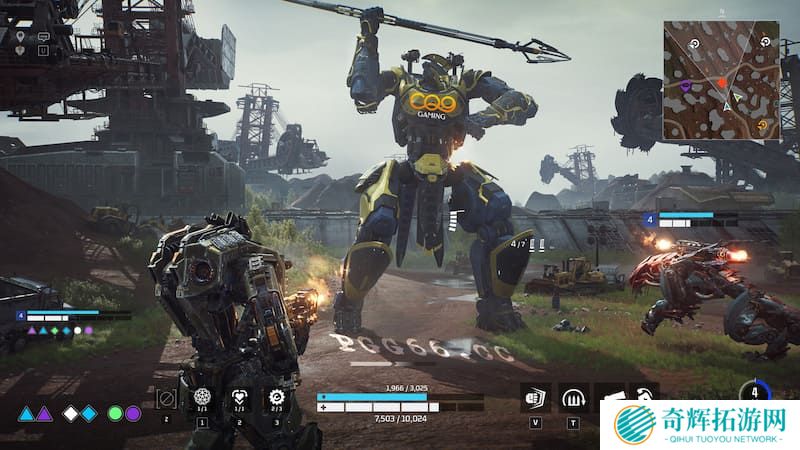Click the orange spiral marker on minimap
The height and width of the screenshot is (450, 800).
(763, 124)
